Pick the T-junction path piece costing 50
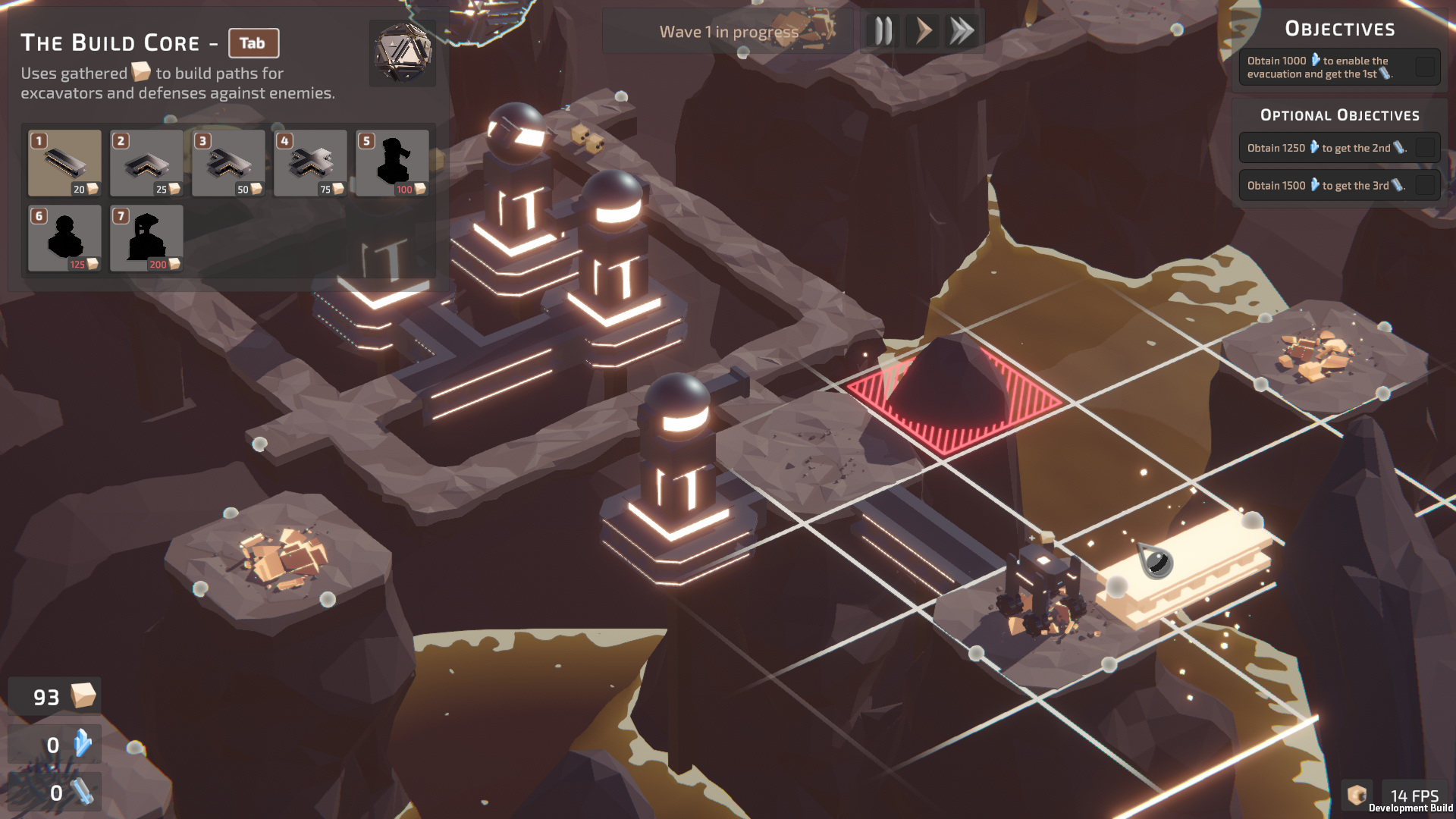Viewport: 1456px width, 819px height. [228, 162]
